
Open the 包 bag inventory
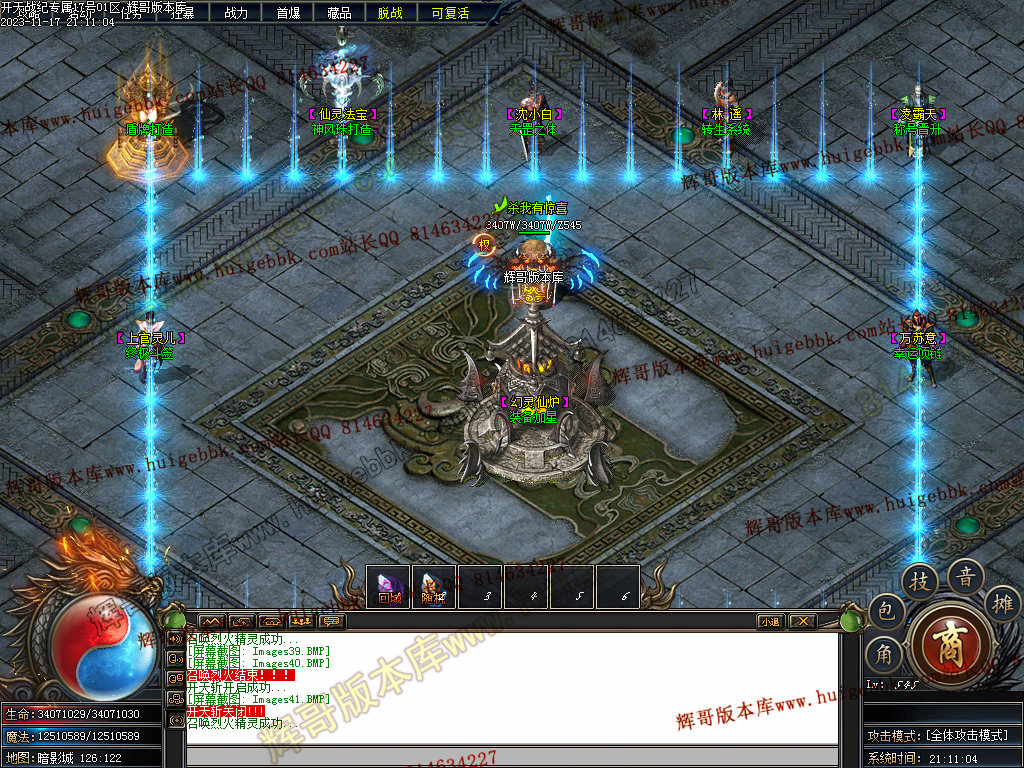click(x=884, y=612)
